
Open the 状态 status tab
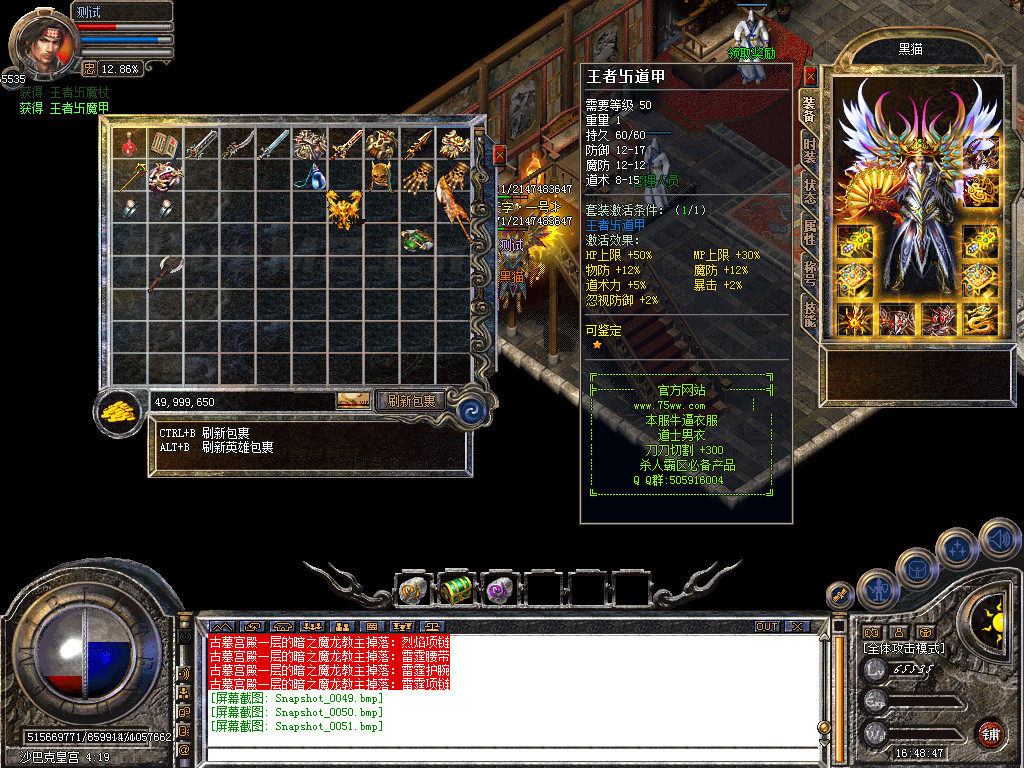[809, 190]
